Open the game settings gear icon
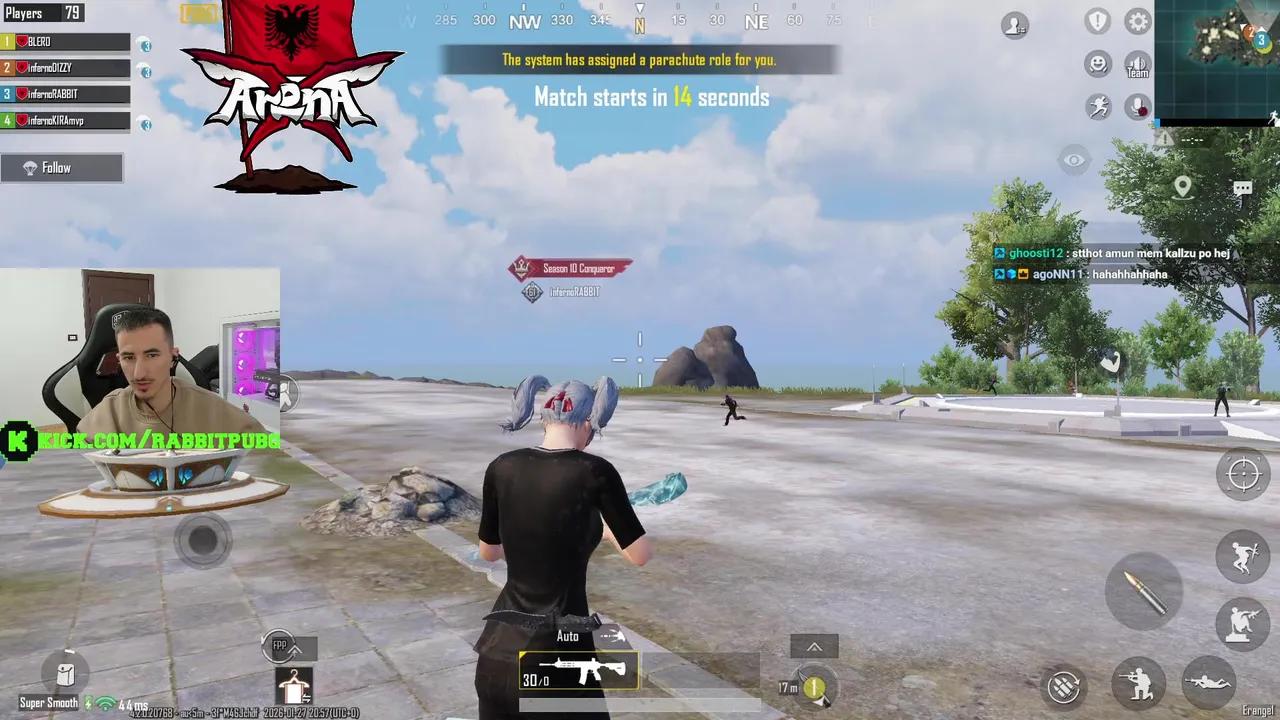 coord(1137,21)
